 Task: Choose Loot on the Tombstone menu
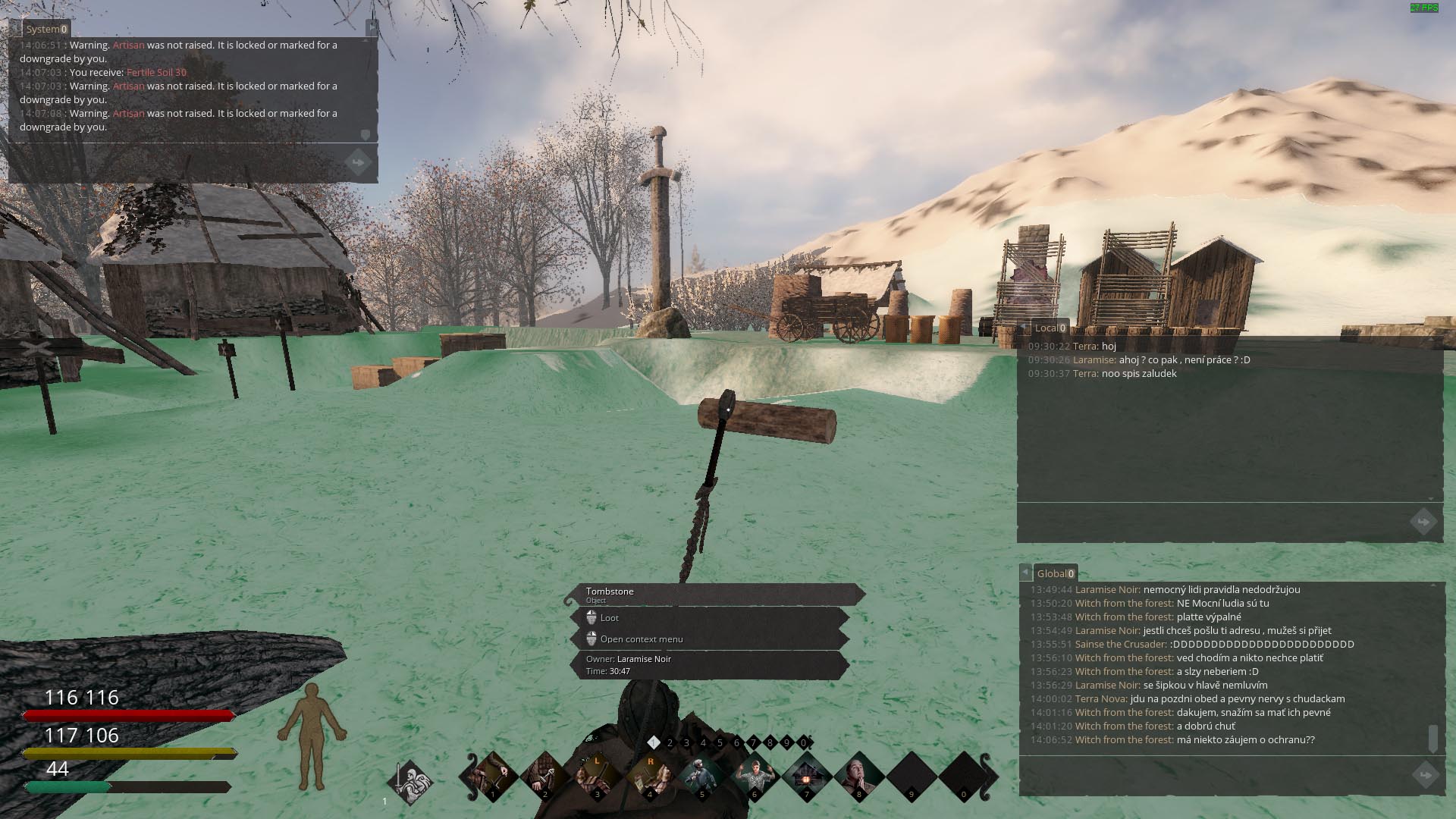point(610,618)
